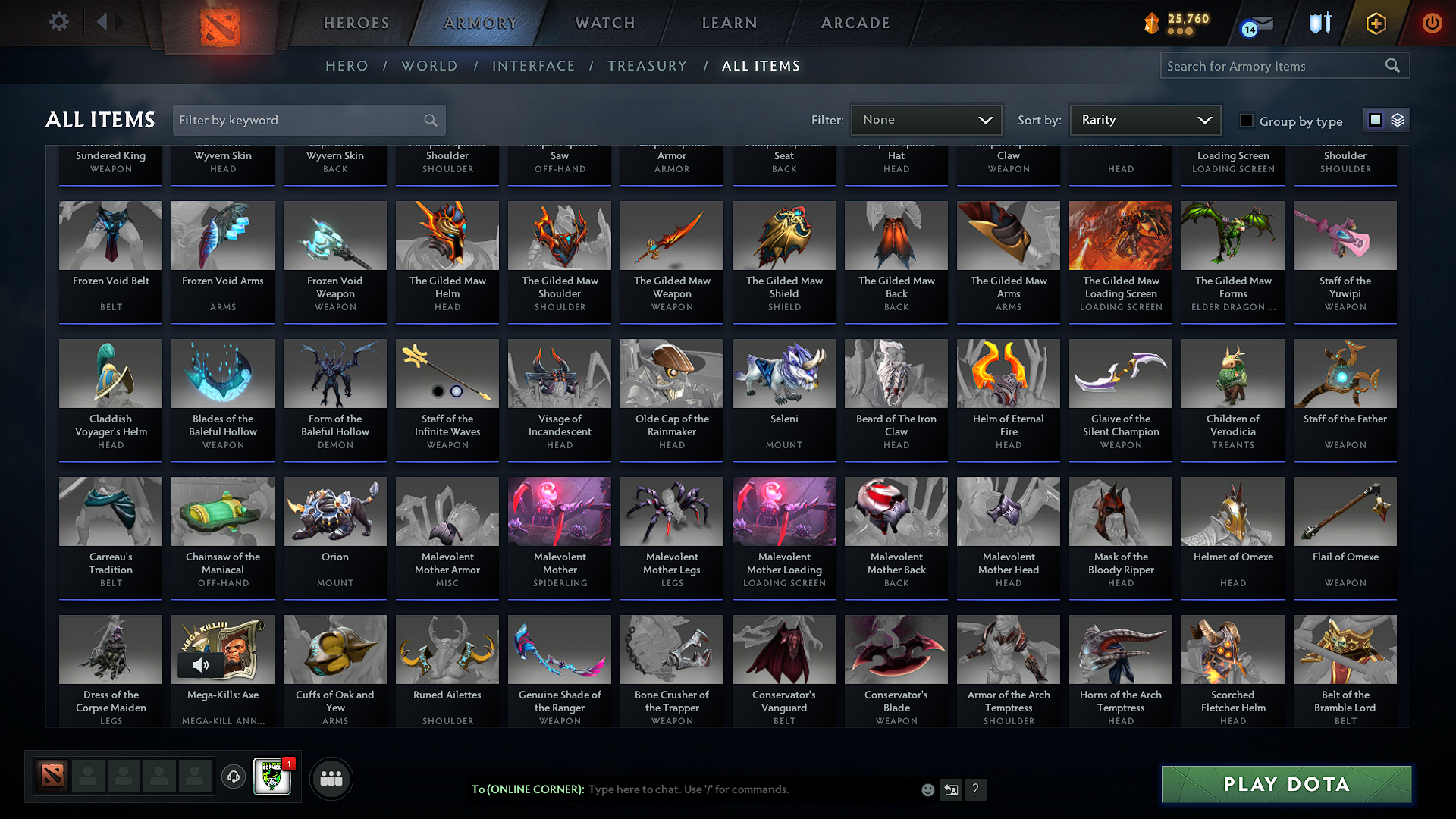
Task: Enable the Group by type checkbox
Action: coord(1246,121)
